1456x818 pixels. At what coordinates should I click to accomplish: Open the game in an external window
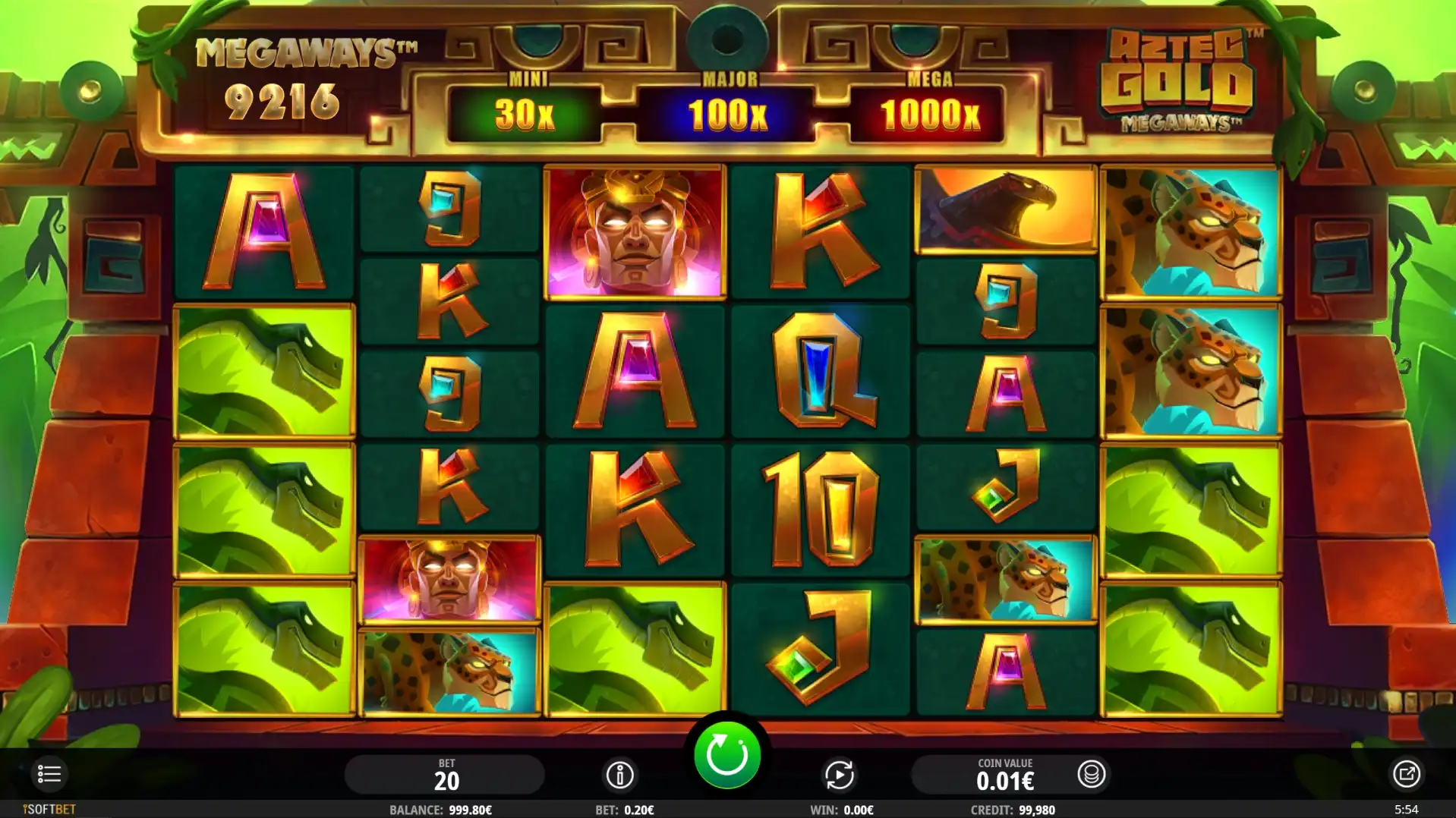point(1405,774)
